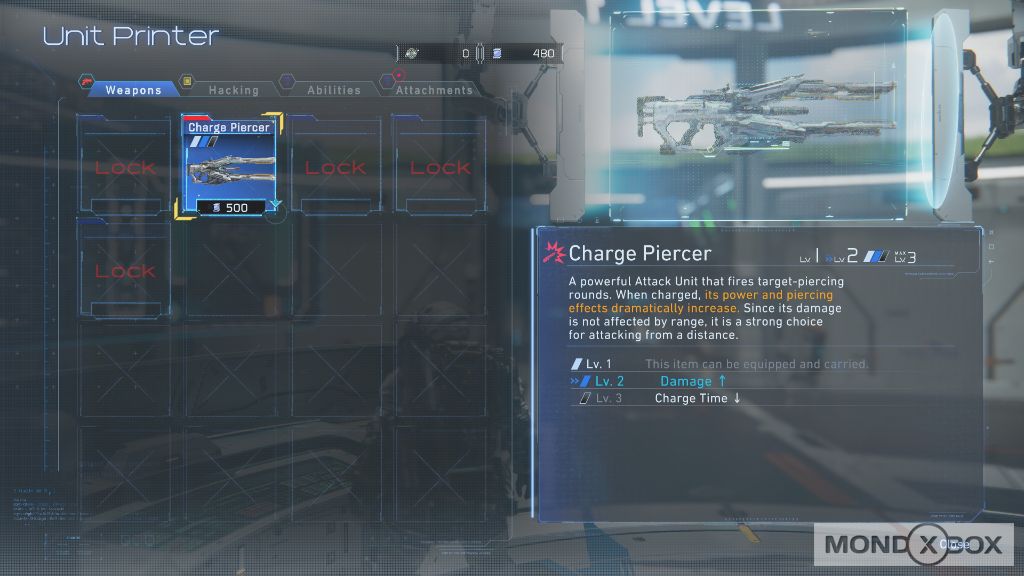Image resolution: width=1024 pixels, height=576 pixels.
Task: Go to the Attachments tab
Action: (433, 90)
